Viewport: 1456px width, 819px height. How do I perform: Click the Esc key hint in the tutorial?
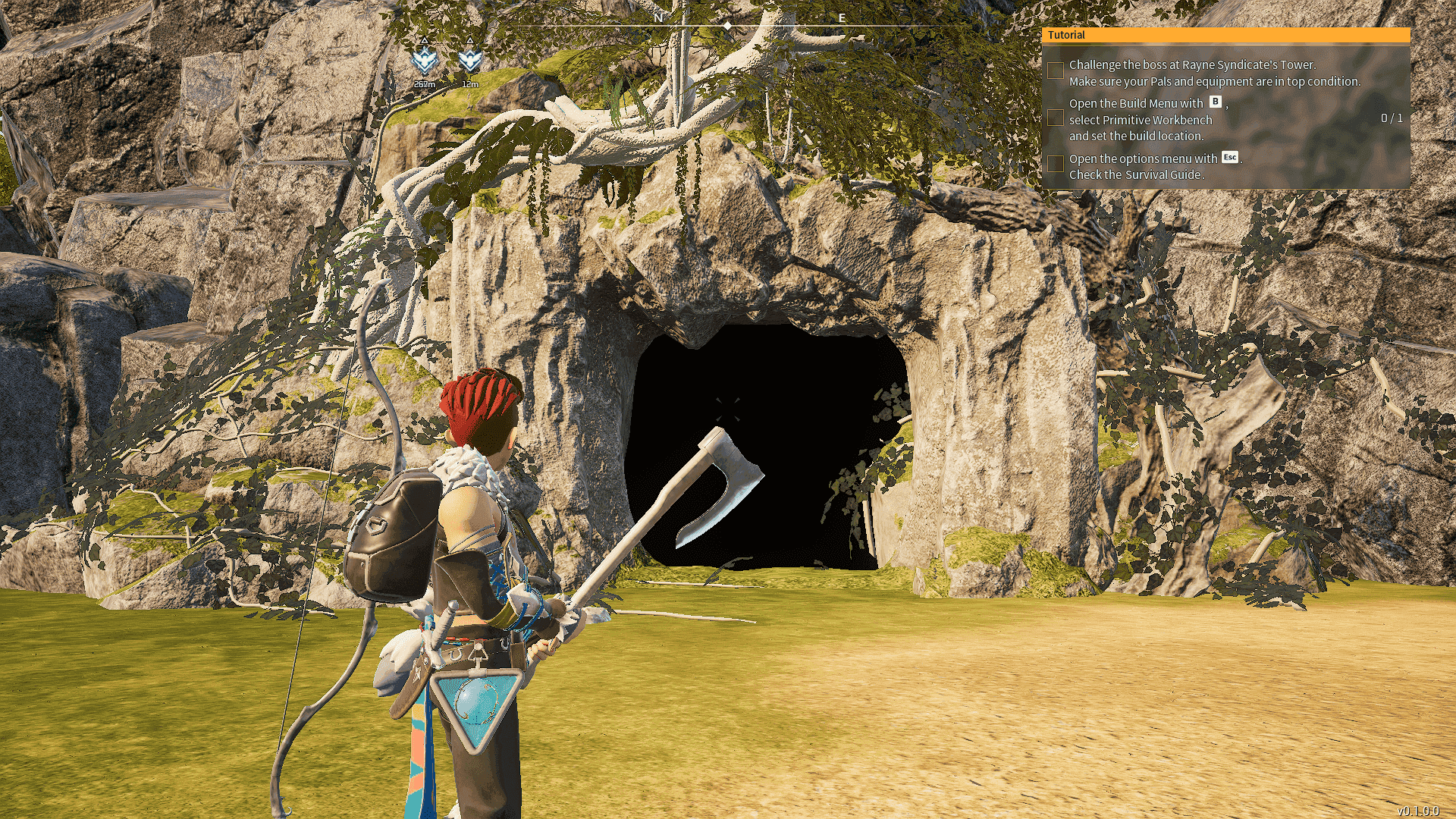1230,157
